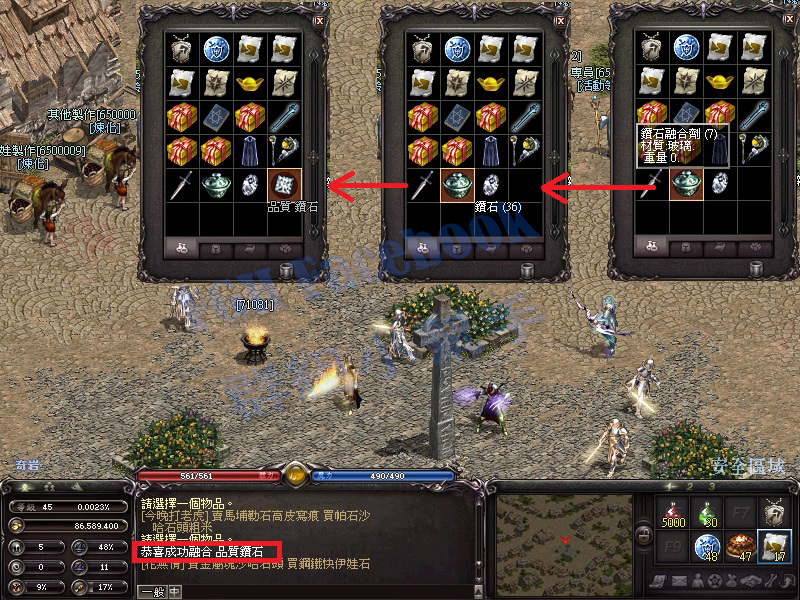
Task: Activate the blue shield hotbar item (48)
Action: point(707,546)
